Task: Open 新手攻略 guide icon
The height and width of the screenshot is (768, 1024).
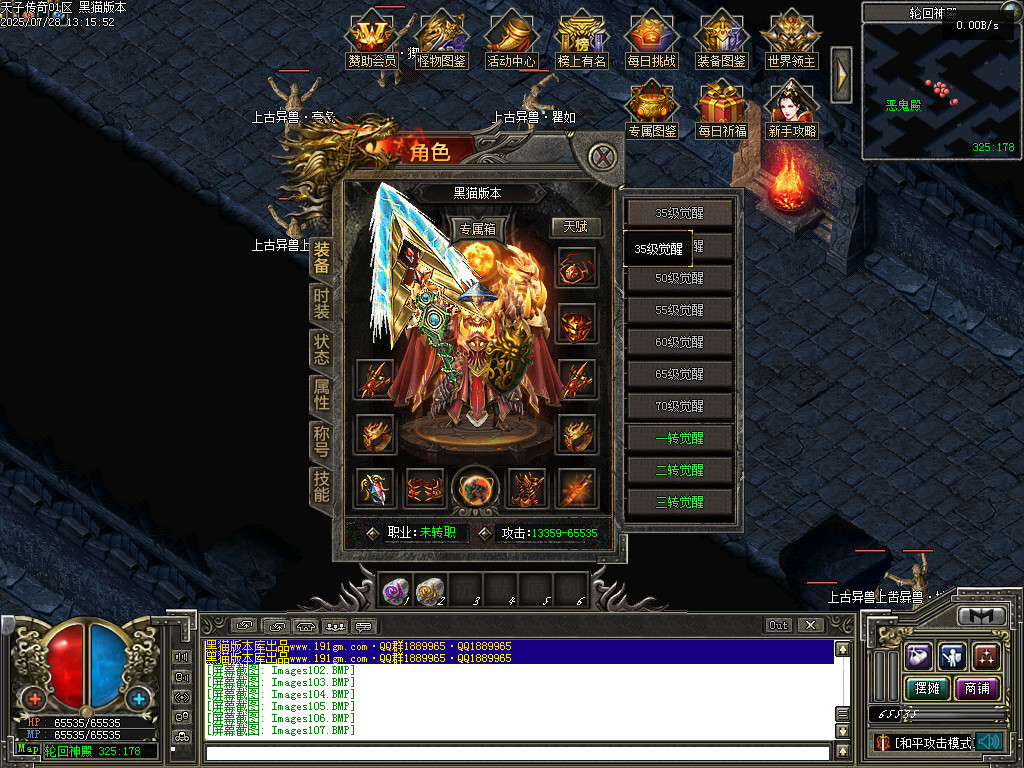Action: click(791, 110)
